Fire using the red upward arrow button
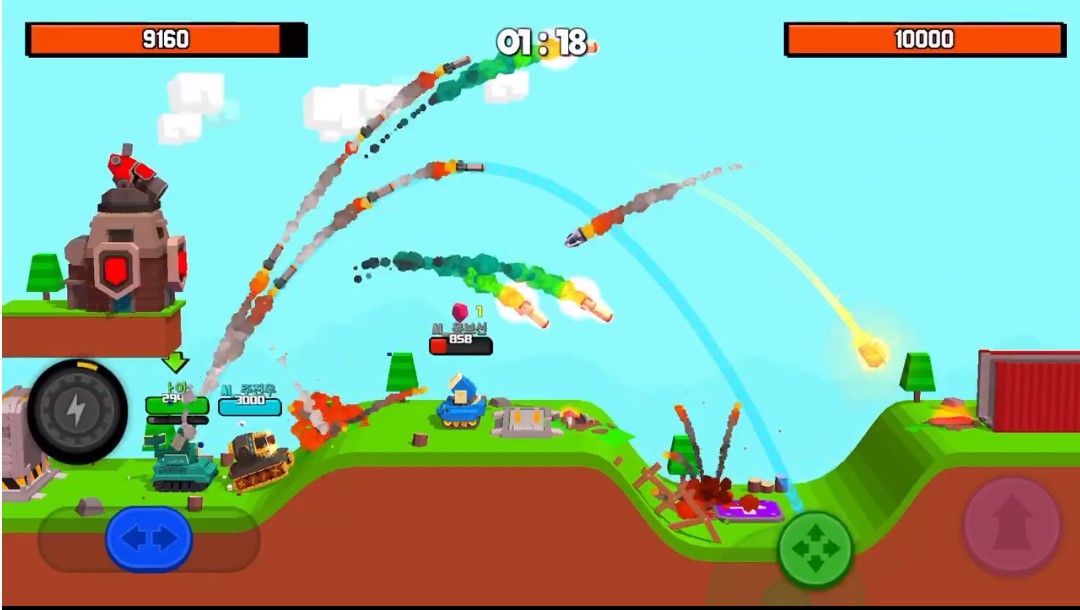 [1011, 525]
